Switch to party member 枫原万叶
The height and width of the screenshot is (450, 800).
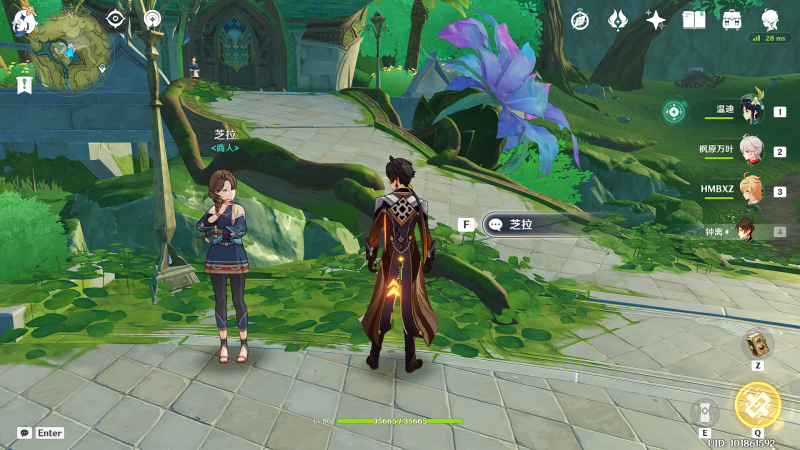[x=751, y=151]
